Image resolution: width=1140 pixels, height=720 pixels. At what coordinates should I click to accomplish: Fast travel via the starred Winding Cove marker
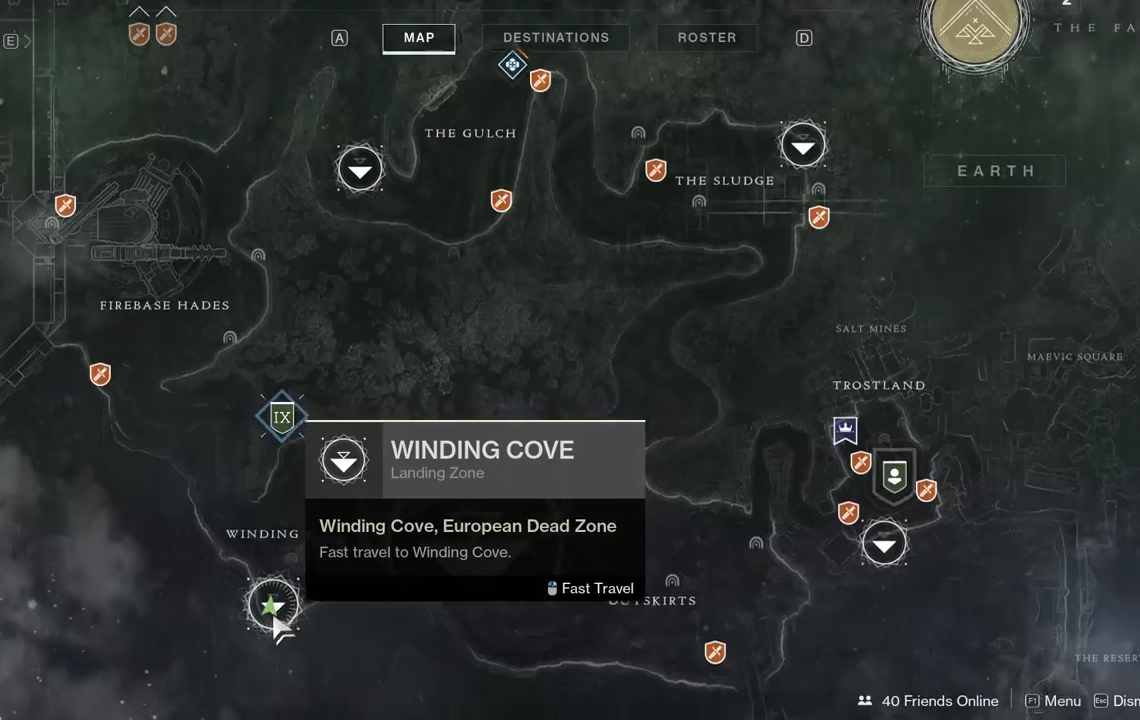point(272,604)
